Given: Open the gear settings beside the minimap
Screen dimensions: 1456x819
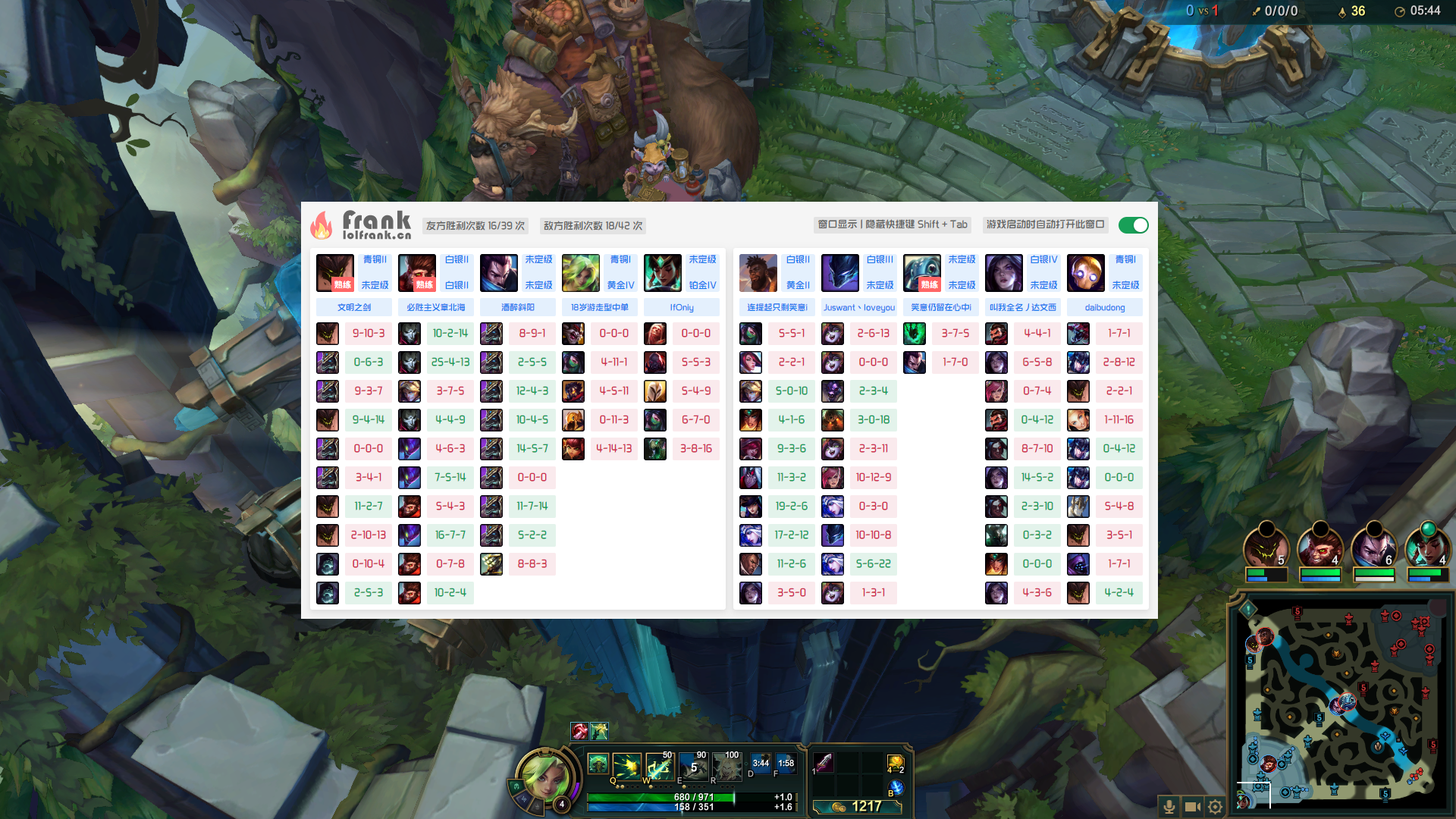Looking at the screenshot, I should (1215, 807).
